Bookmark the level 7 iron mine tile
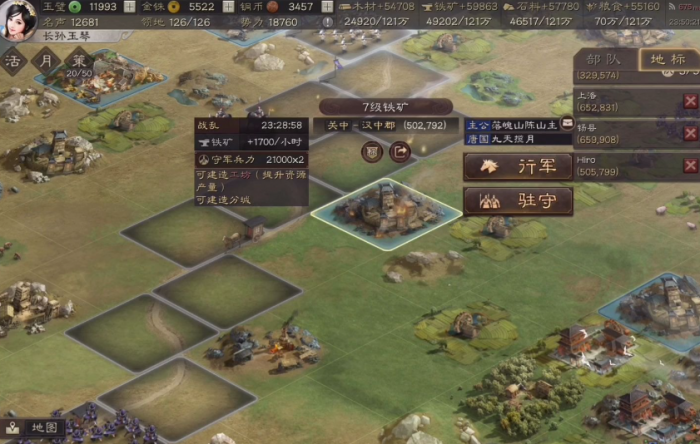 (x=371, y=152)
